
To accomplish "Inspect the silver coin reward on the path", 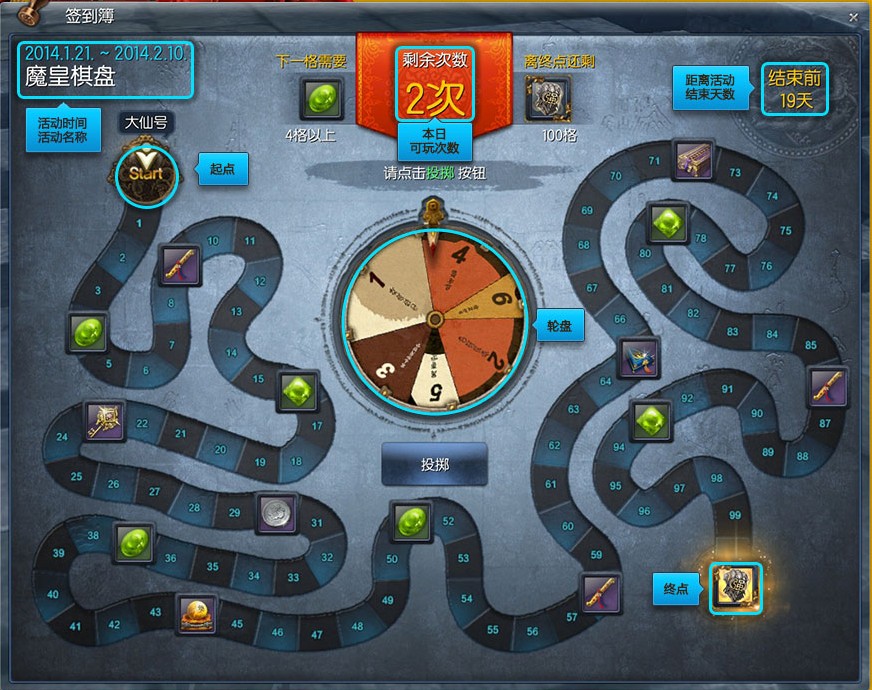I will tap(276, 513).
